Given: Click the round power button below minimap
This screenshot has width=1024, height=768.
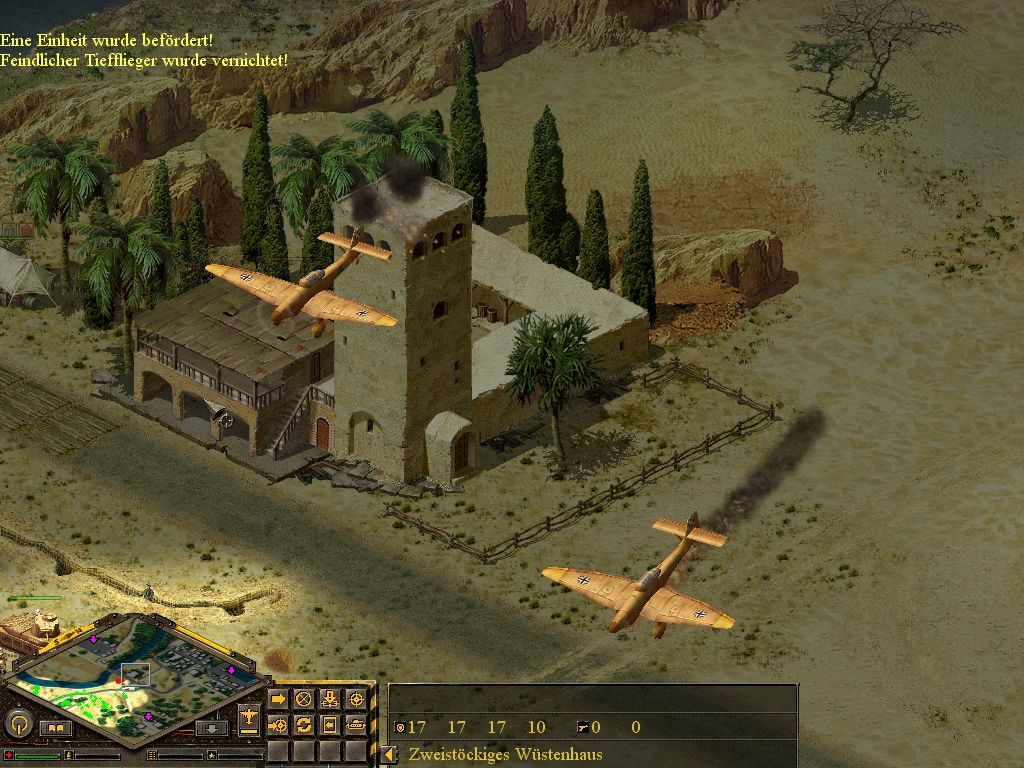Looking at the screenshot, I should [17, 723].
